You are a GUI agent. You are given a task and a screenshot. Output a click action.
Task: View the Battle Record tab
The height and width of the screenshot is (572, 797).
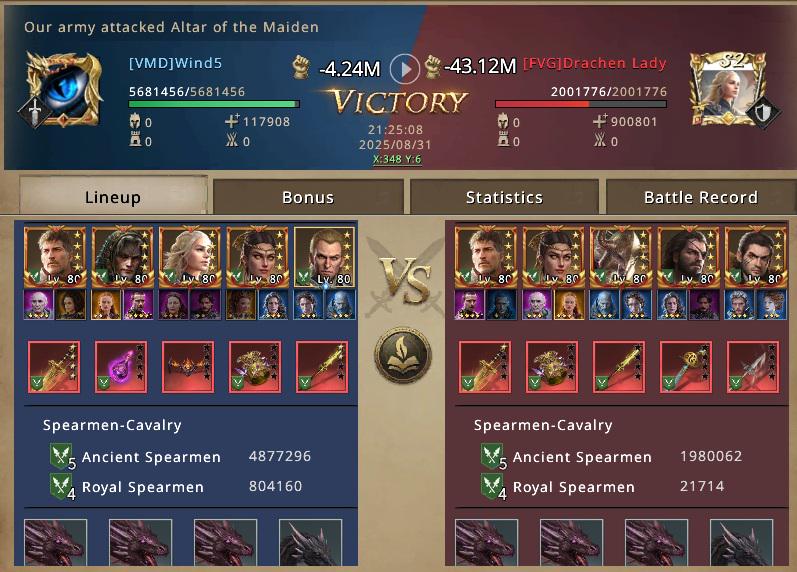click(700, 197)
